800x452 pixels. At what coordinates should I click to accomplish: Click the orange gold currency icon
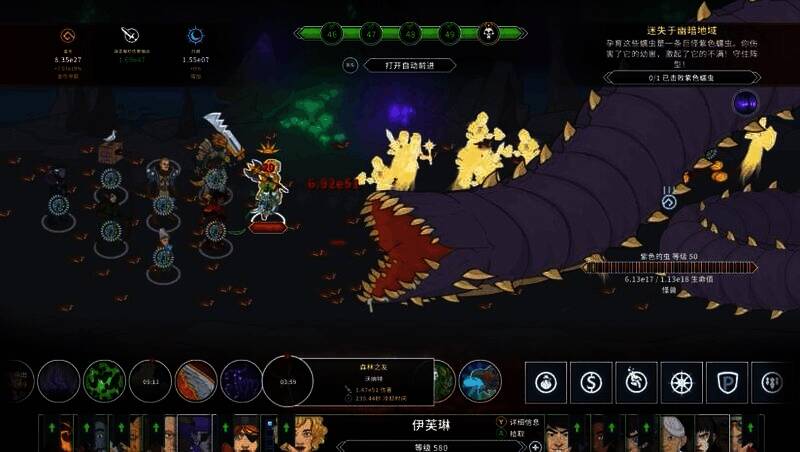(72, 35)
